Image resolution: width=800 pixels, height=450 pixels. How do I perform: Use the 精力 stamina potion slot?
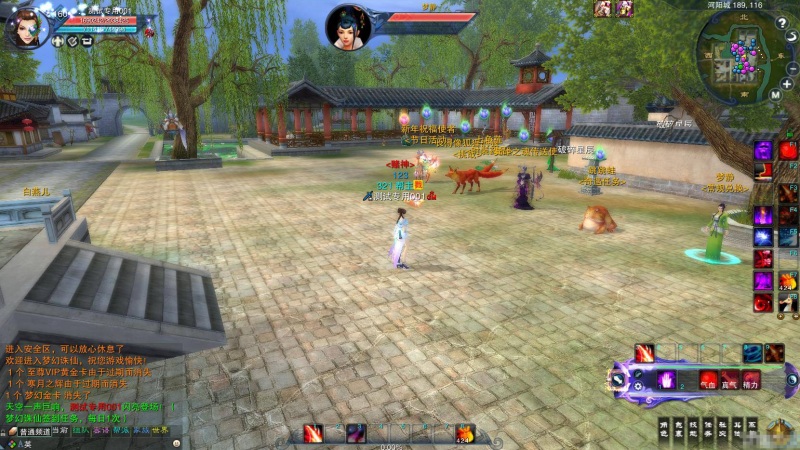[x=751, y=380]
